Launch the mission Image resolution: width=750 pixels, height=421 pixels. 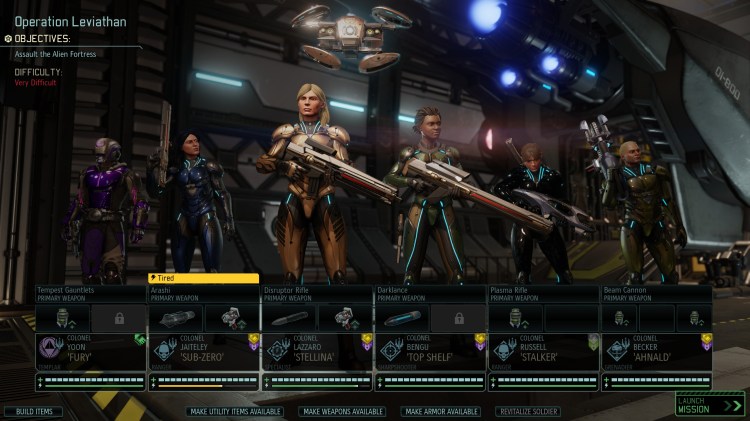[x=709, y=404]
